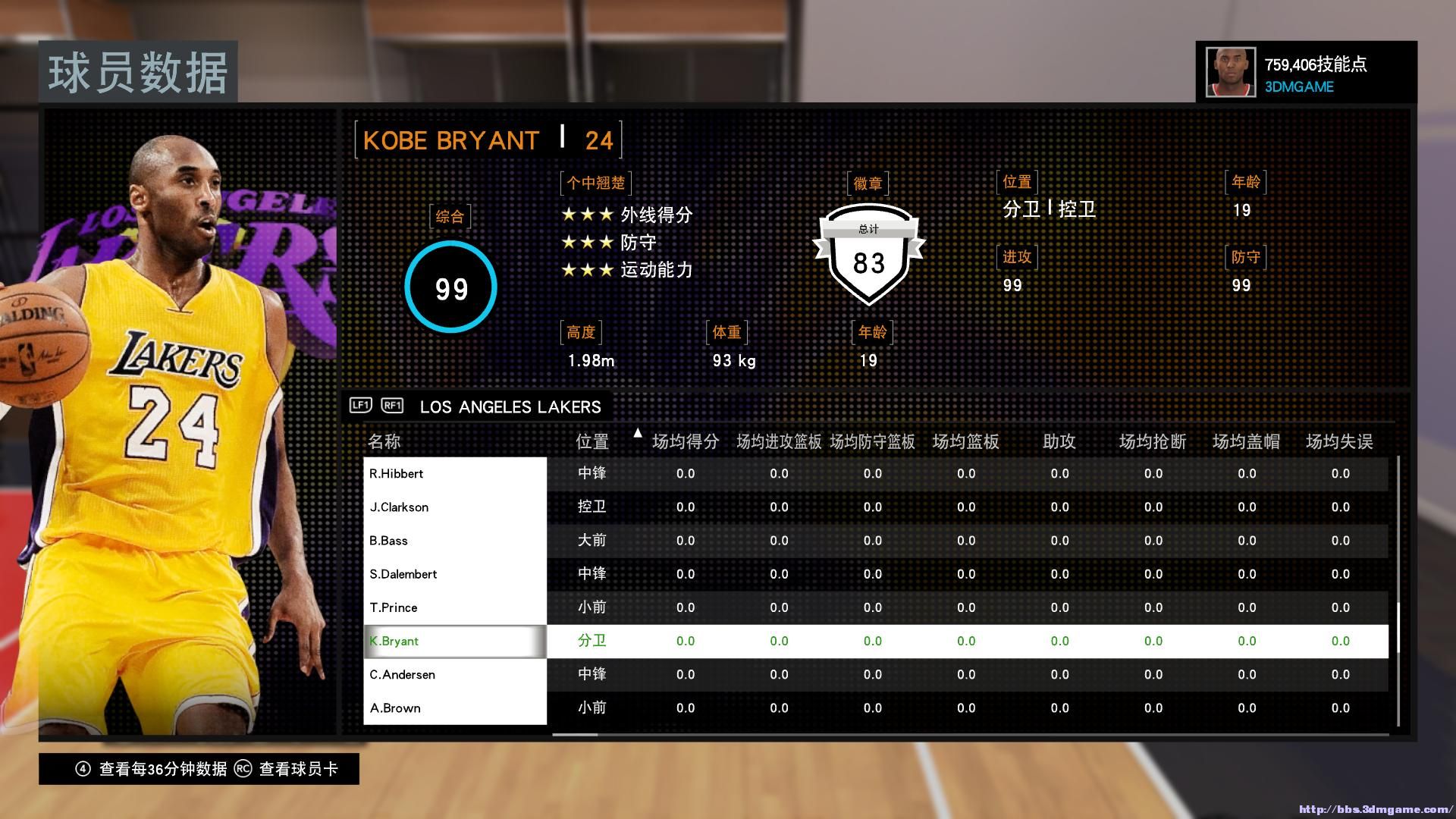
Task: Switch to the LOS ANGELES LAKERS team header
Action: click(x=510, y=406)
